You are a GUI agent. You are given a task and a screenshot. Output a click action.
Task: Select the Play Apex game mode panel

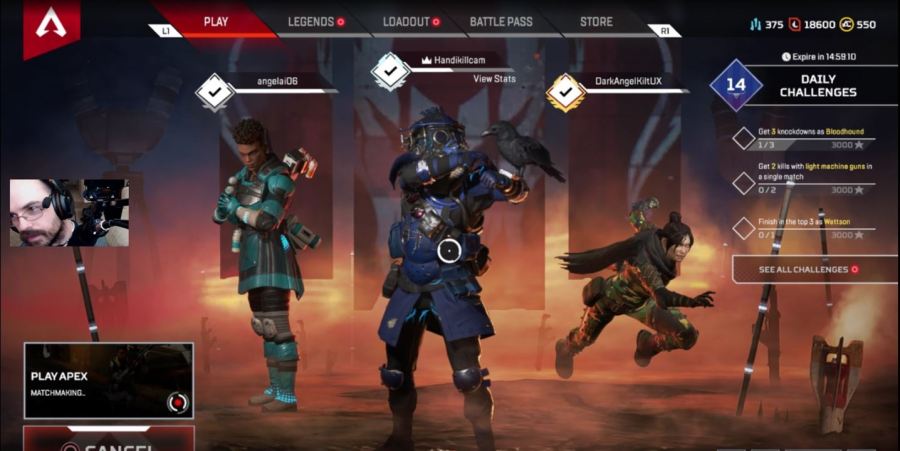click(109, 380)
